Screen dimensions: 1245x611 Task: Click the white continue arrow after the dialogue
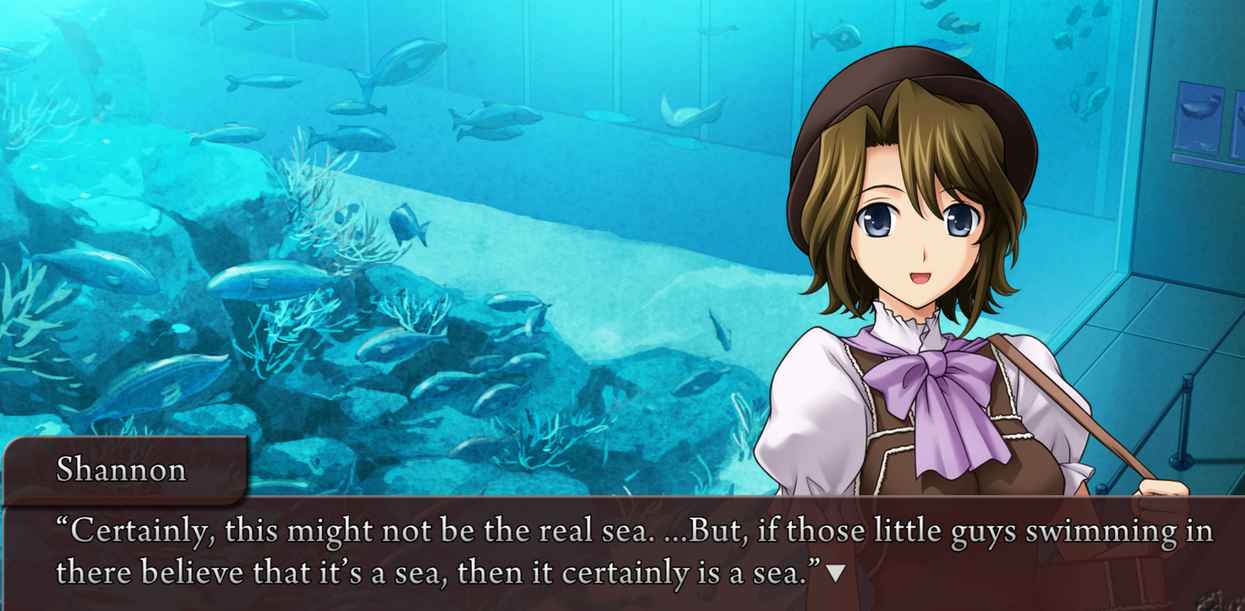(836, 573)
